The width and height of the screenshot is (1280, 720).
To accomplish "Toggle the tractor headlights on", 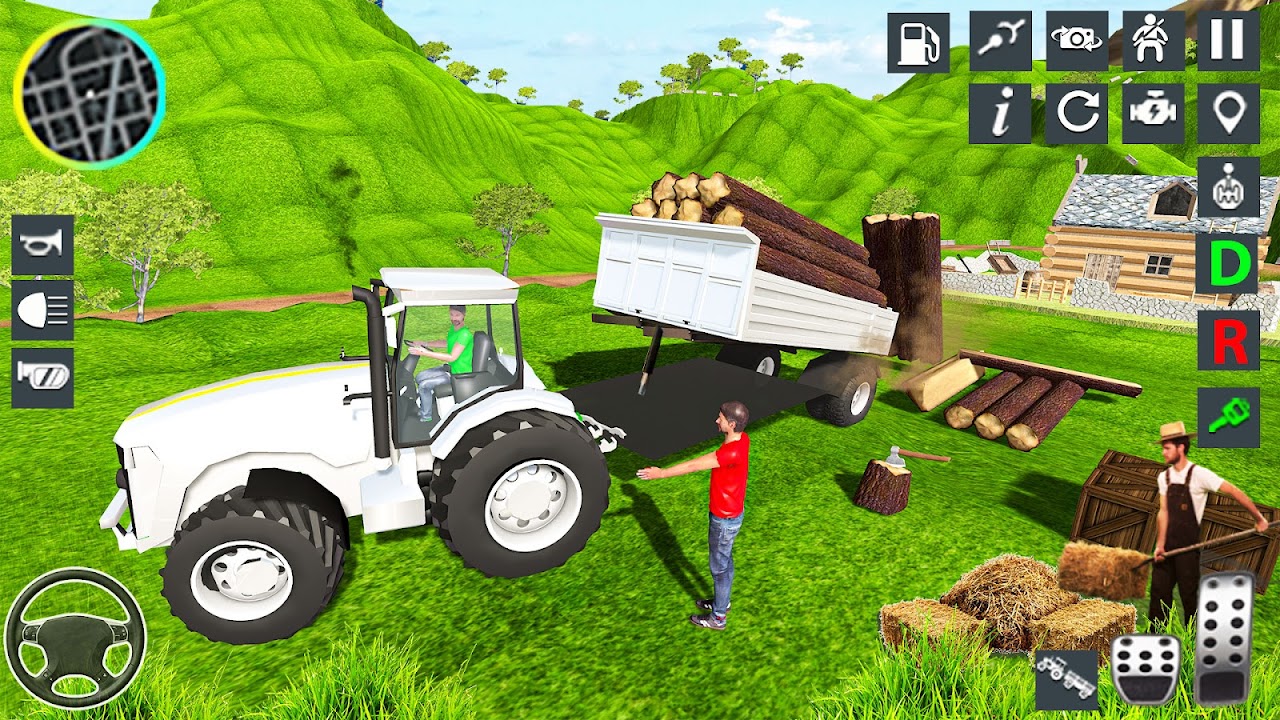I will coord(43,311).
